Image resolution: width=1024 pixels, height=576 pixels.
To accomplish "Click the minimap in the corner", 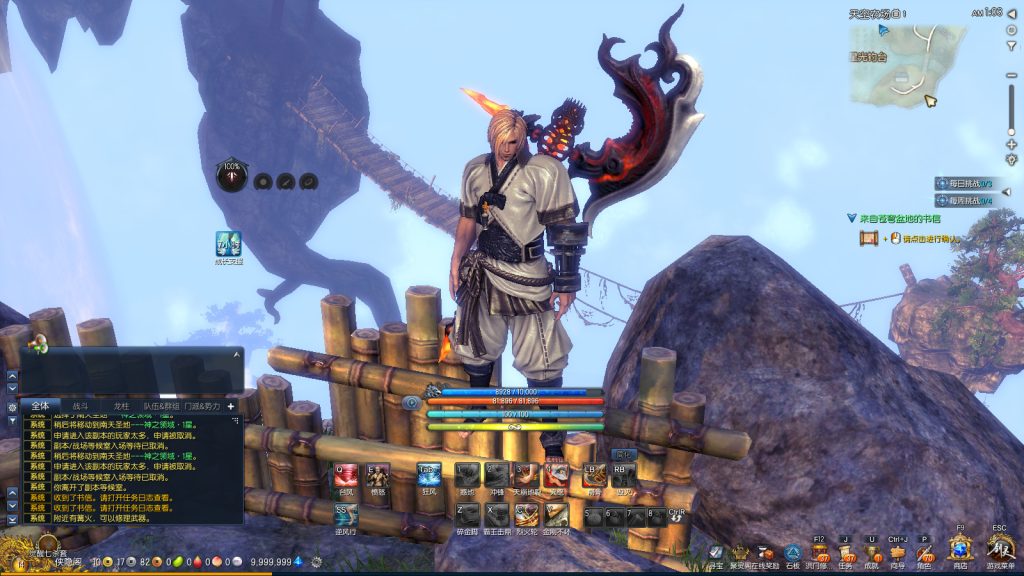I will click(907, 64).
